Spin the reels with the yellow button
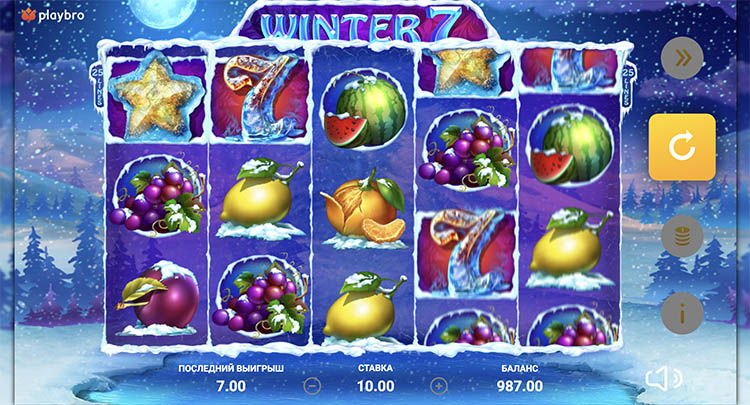This screenshot has width=750, height=405. click(682, 147)
